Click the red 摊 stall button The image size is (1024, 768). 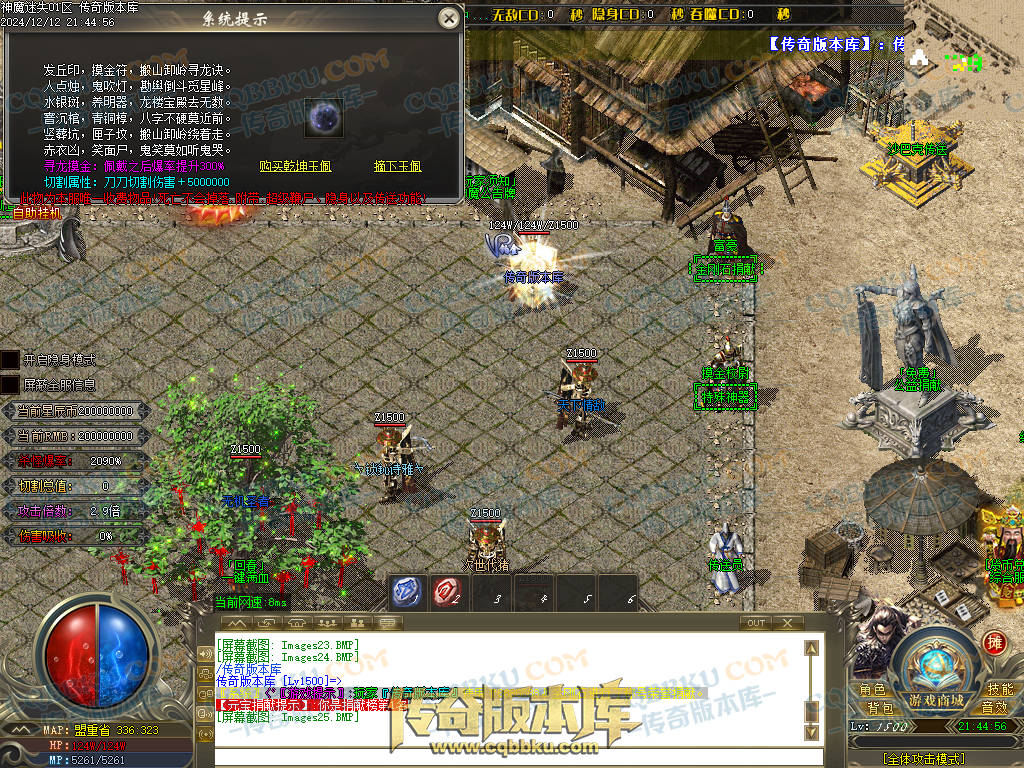[x=994, y=642]
